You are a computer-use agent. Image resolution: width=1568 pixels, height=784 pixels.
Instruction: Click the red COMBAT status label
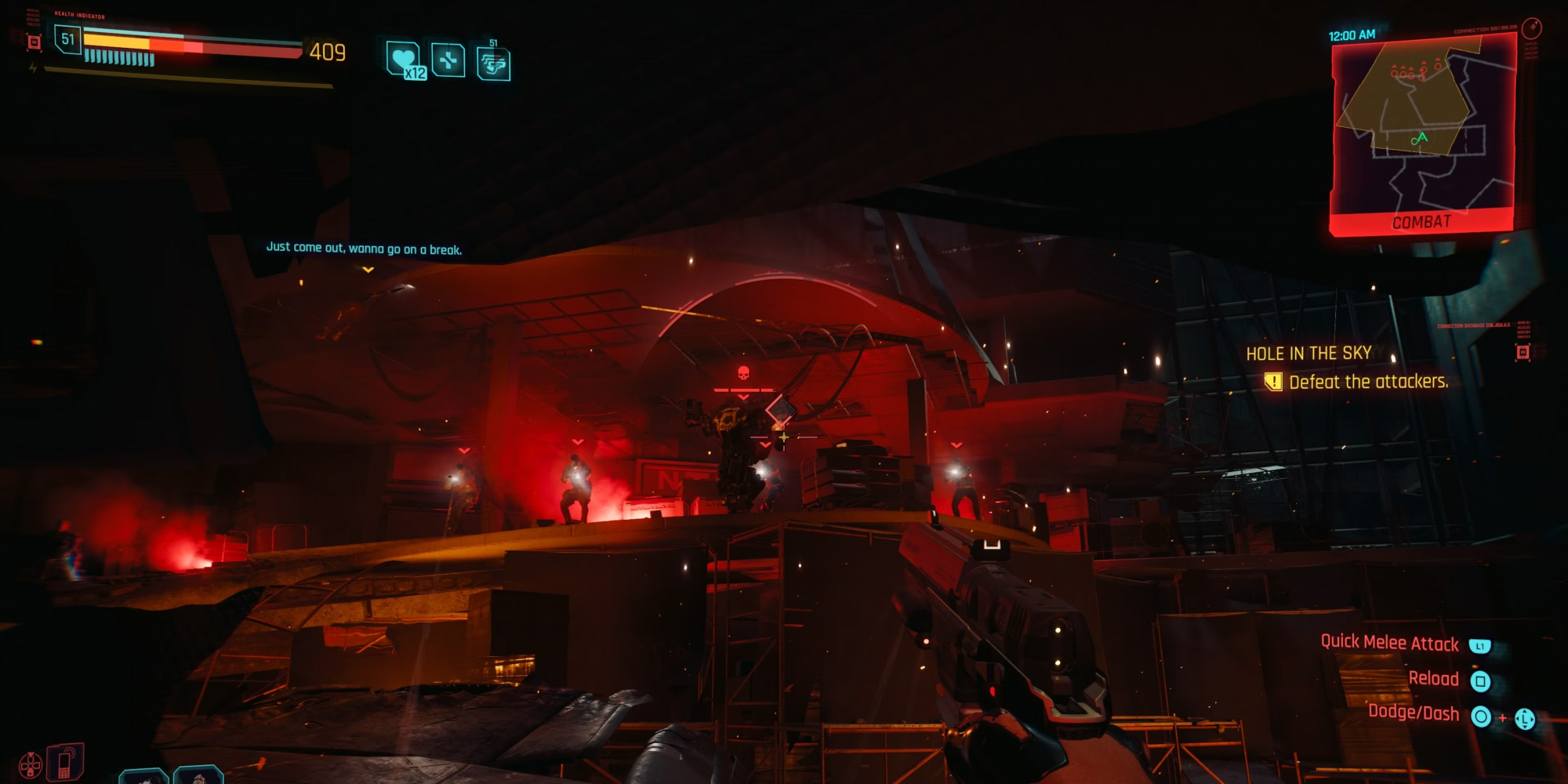[x=1421, y=223]
